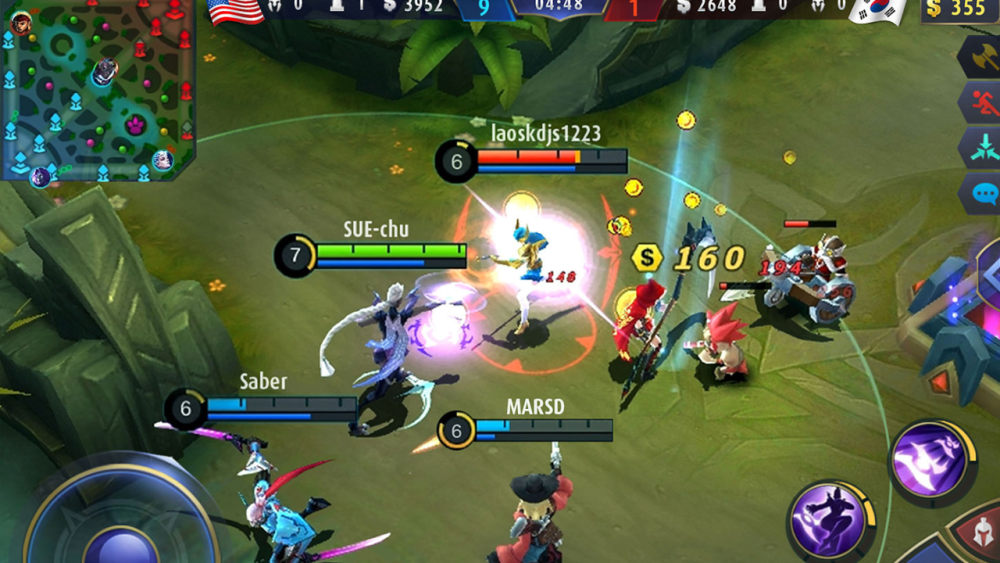Send the teal converging-arrows gather signal
1000x563 pixels.
981,148
